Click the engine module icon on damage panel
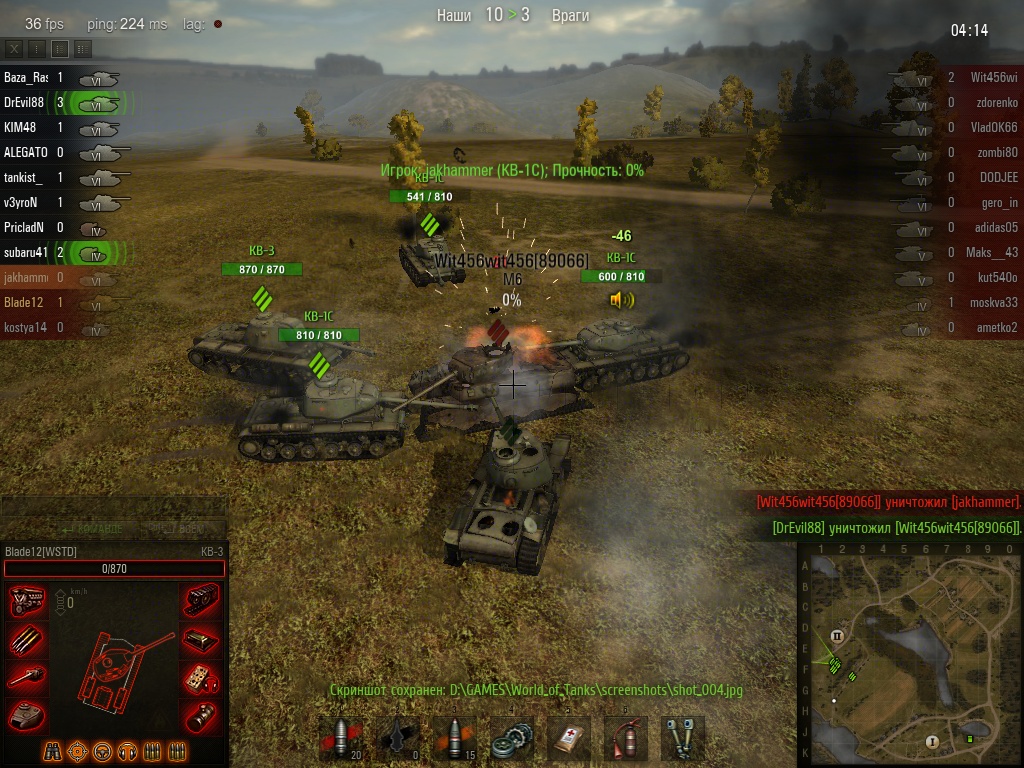1024x768 pixels. coord(26,600)
